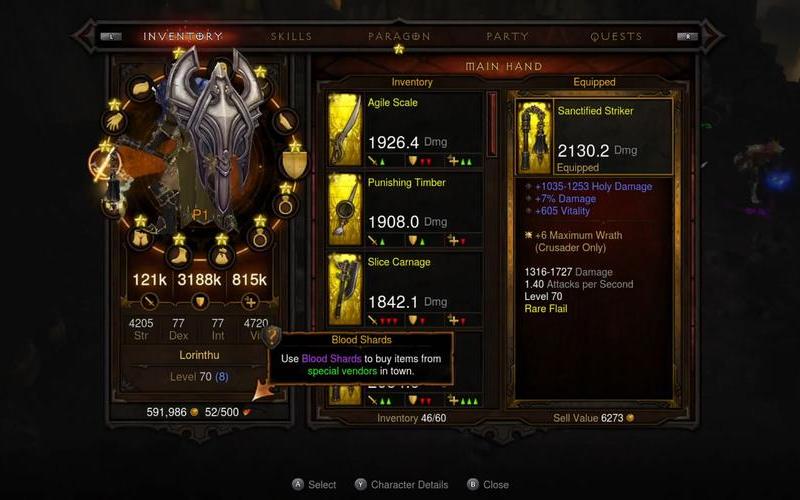The image size is (800, 500).
Task: Show the Party tab
Action: click(x=507, y=37)
